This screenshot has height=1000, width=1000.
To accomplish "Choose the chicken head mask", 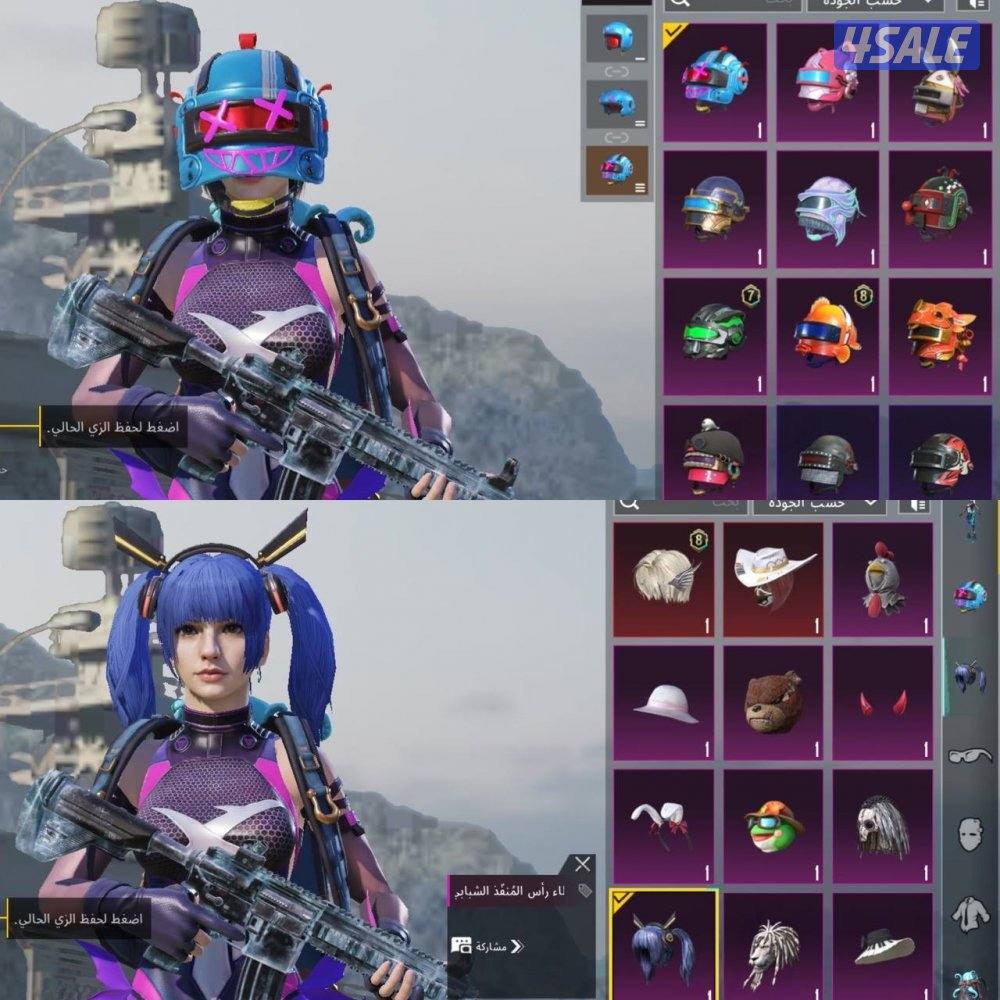I will [883, 580].
